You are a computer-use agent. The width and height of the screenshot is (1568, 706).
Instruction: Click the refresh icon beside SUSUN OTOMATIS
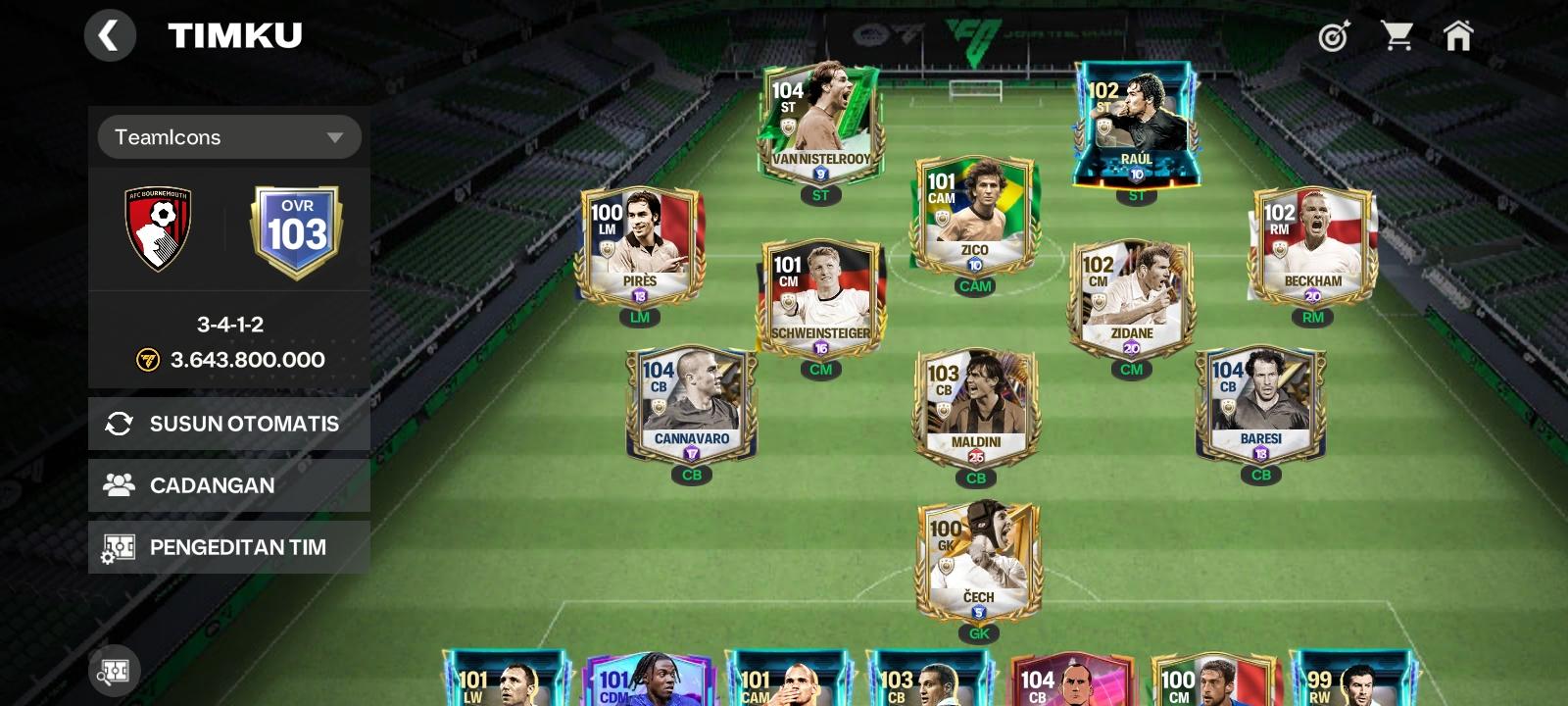(x=119, y=424)
